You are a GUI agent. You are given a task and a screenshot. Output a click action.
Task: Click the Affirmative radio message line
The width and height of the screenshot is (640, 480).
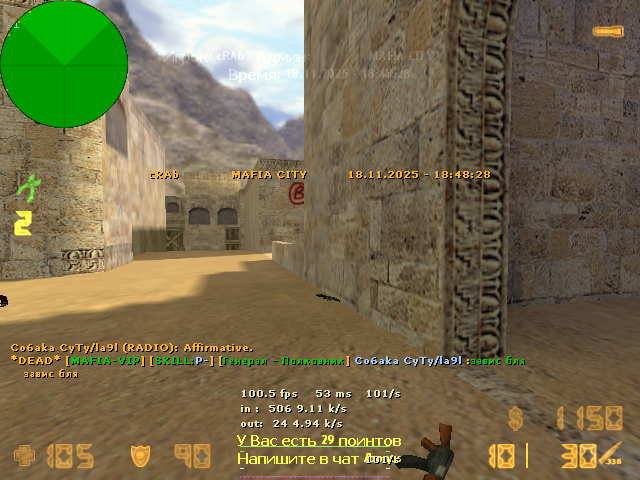(132, 347)
